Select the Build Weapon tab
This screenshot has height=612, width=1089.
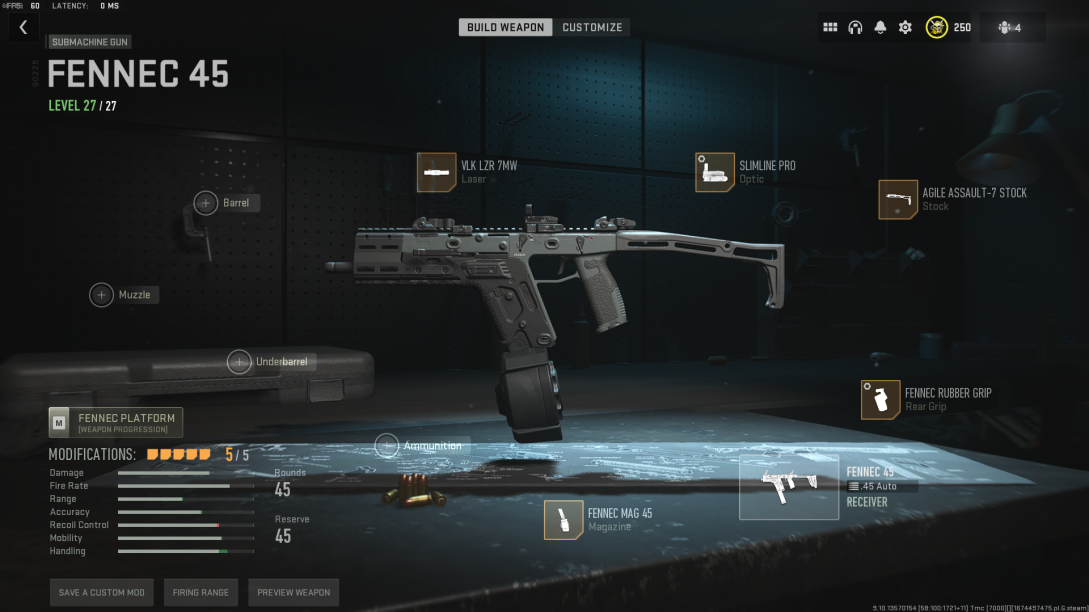click(x=506, y=27)
